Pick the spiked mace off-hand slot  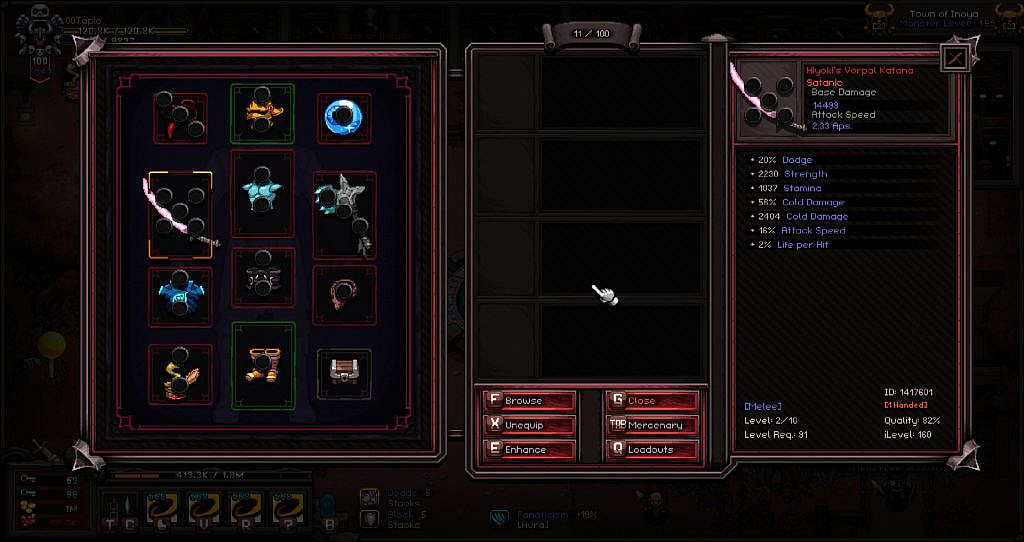click(x=345, y=213)
